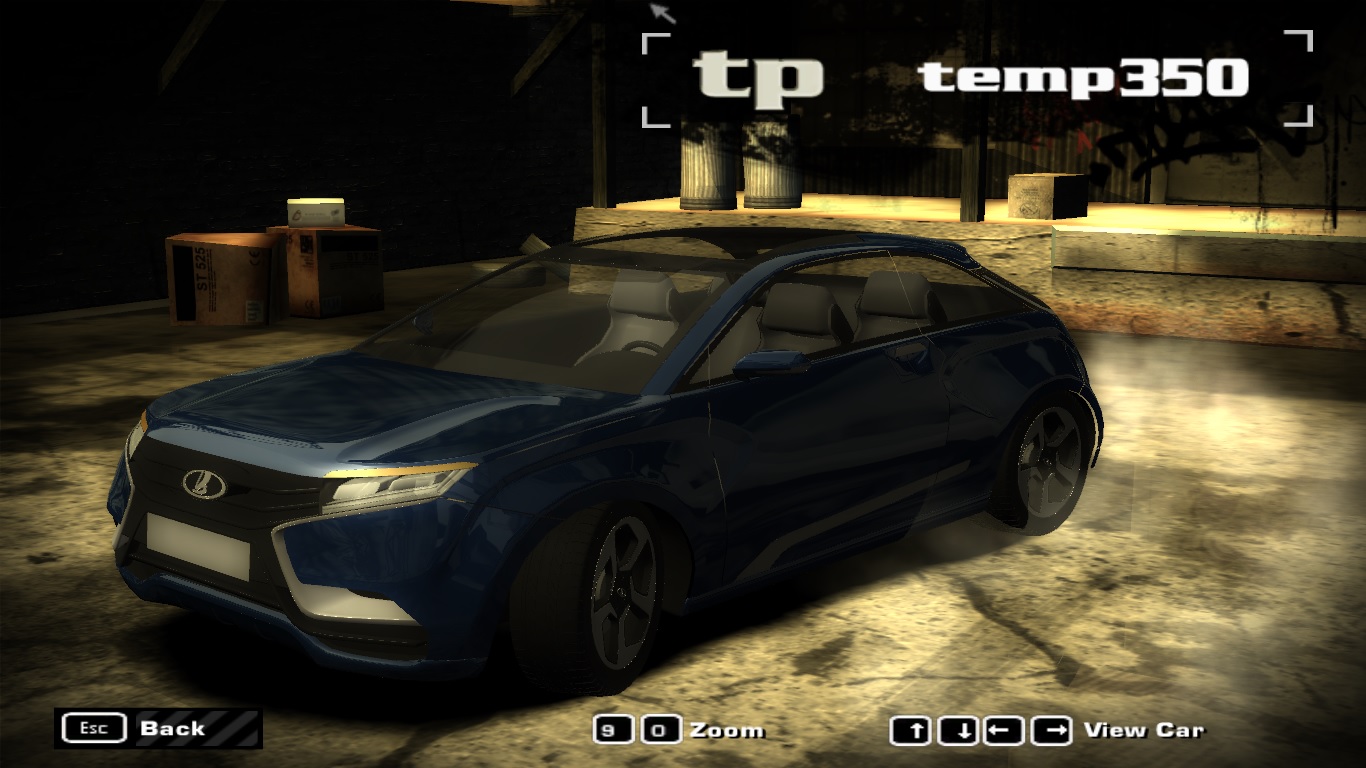Click the 9 key zoom-out icon
Image resolution: width=1366 pixels, height=768 pixels.
611,730
